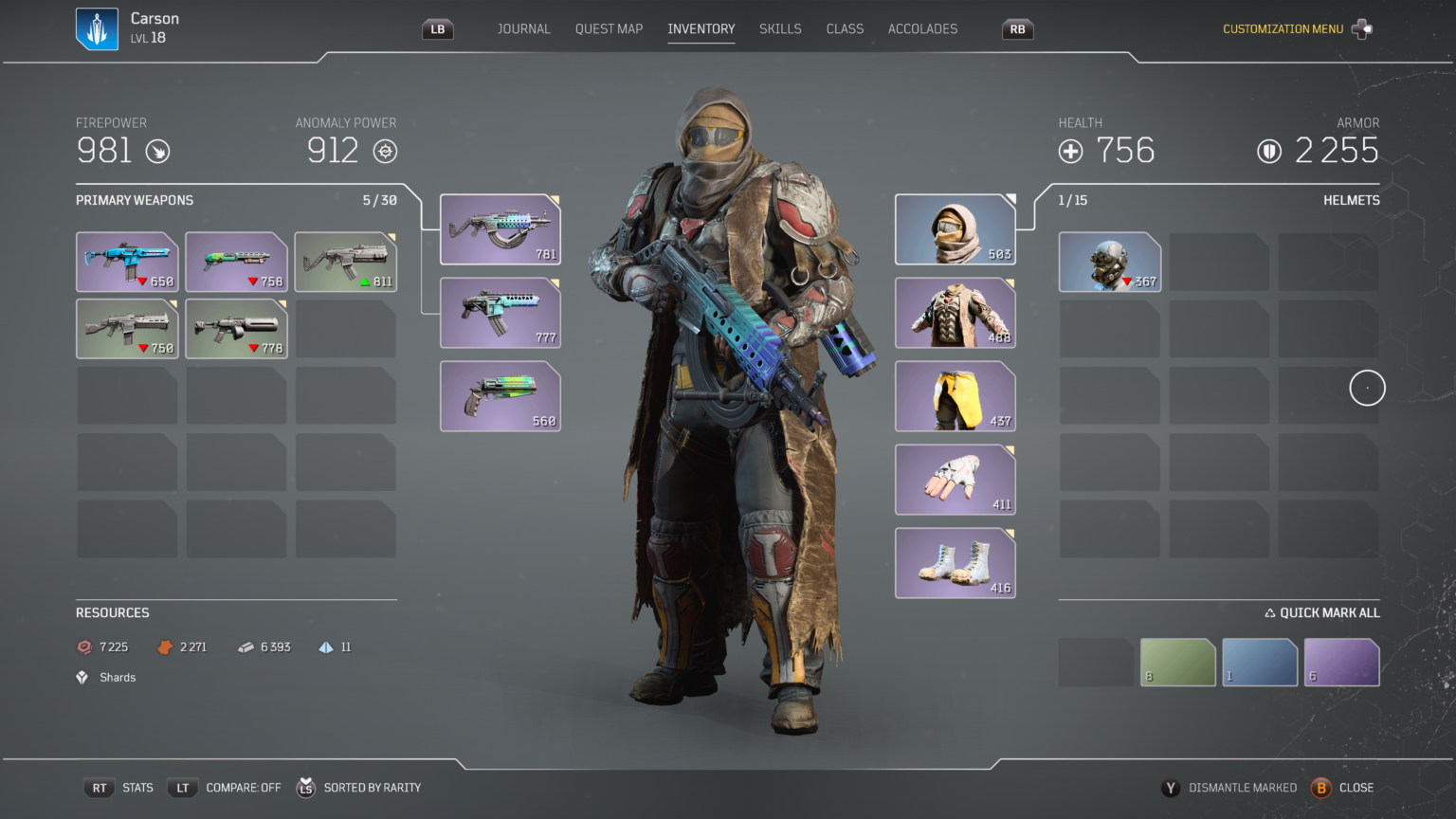The height and width of the screenshot is (819, 1456).
Task: Switch to the Journal tab
Action: tap(523, 29)
